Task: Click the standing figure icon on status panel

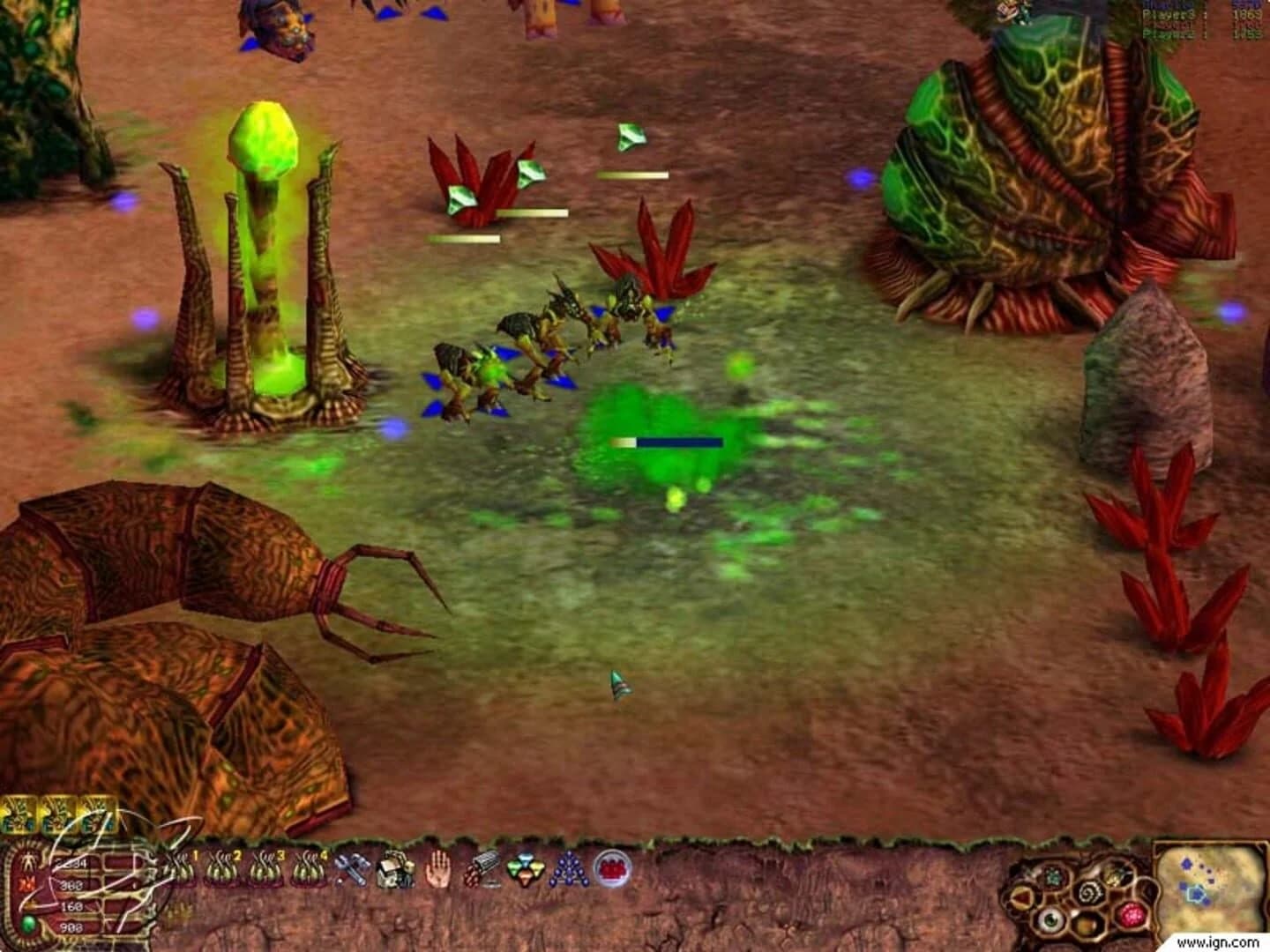Action: point(26,859)
